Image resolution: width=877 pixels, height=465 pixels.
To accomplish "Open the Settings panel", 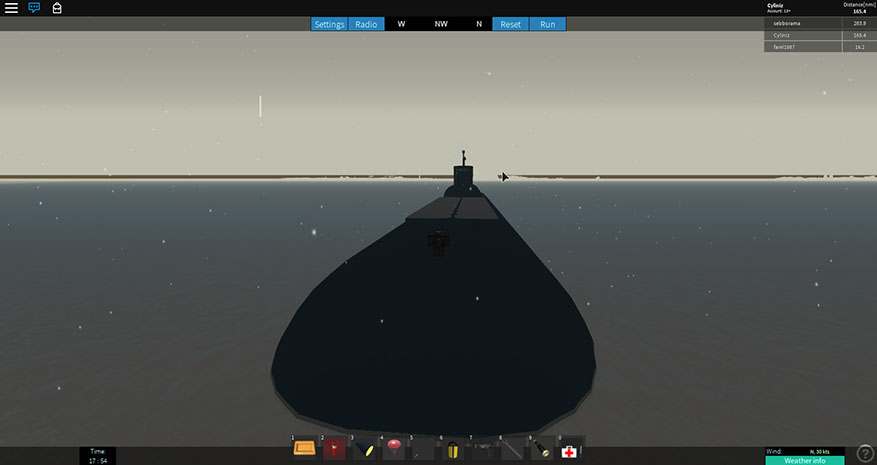I will [x=329, y=24].
